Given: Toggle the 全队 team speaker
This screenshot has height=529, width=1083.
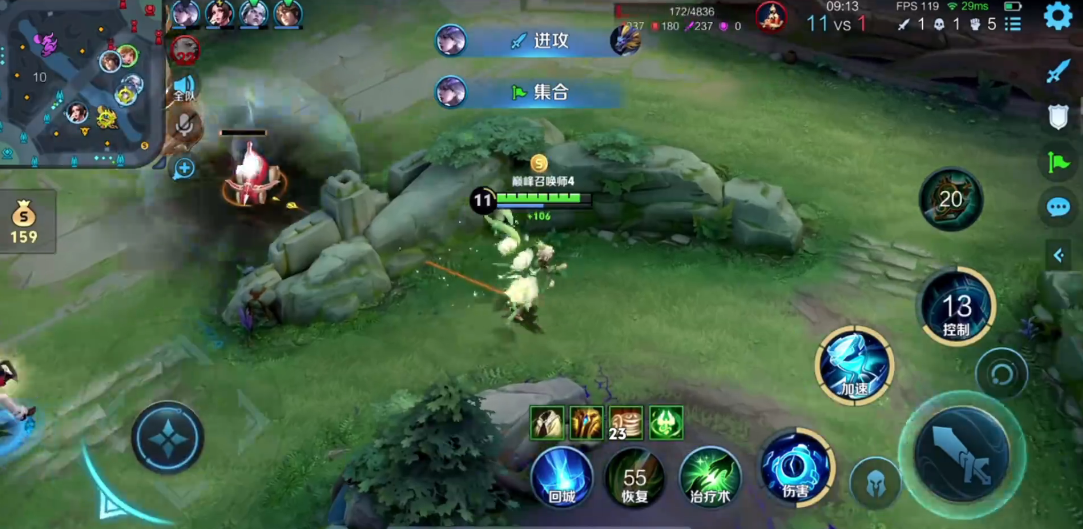Looking at the screenshot, I should (x=184, y=87).
